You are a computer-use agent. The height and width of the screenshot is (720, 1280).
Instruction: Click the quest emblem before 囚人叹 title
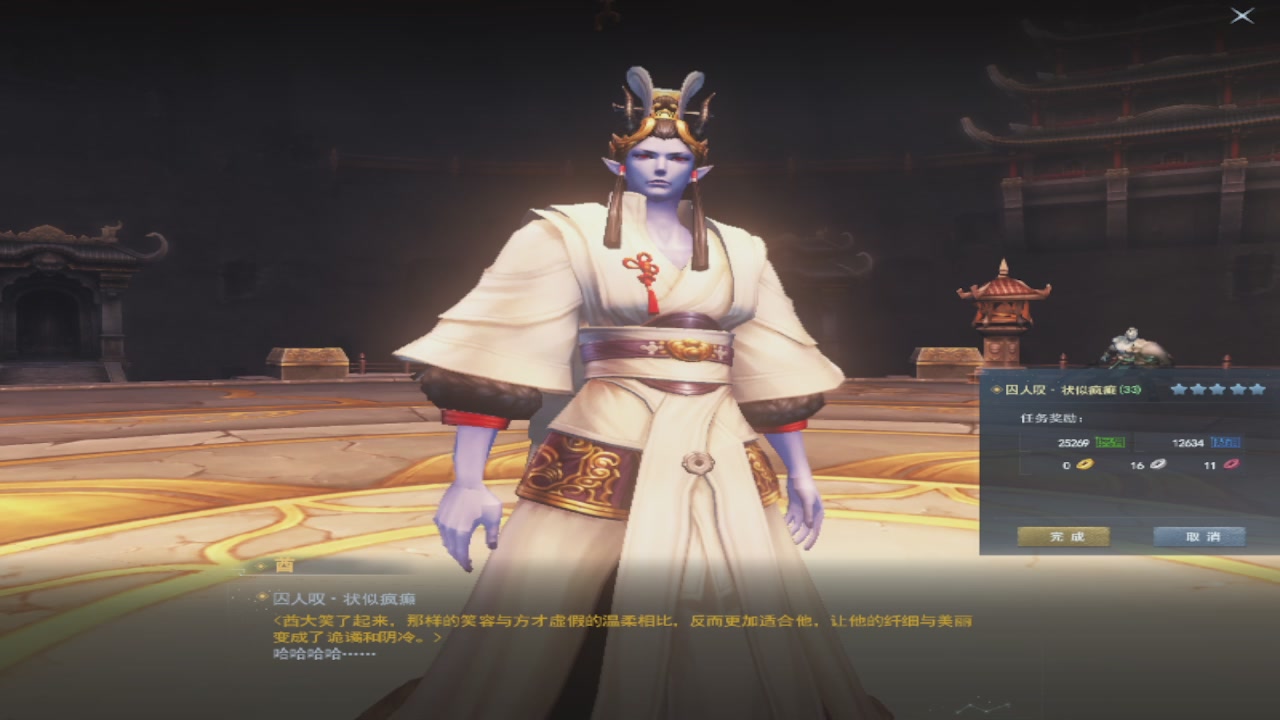pyautogui.click(x=996, y=389)
